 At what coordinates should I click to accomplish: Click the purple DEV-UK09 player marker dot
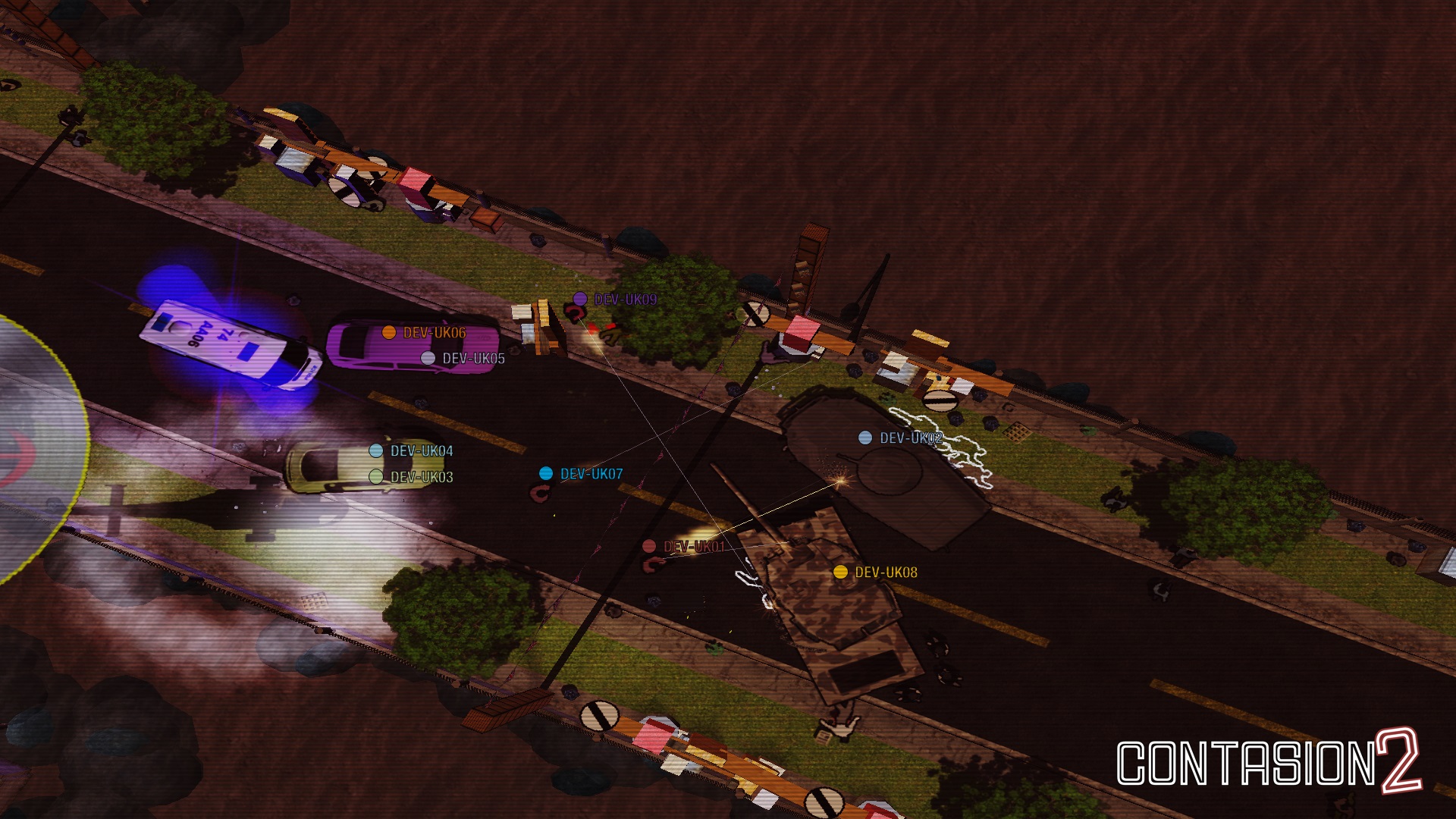pos(581,300)
